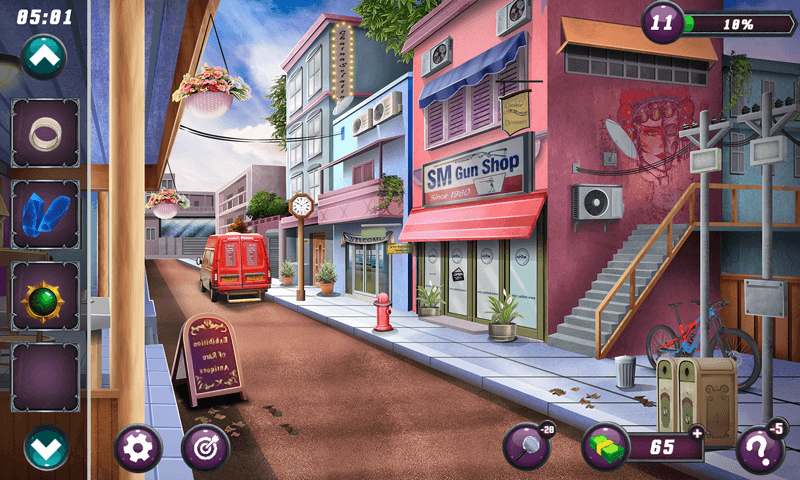Screen dimensions: 800x480
Task: Use the magnifying glass hint tool
Action: click(527, 447)
